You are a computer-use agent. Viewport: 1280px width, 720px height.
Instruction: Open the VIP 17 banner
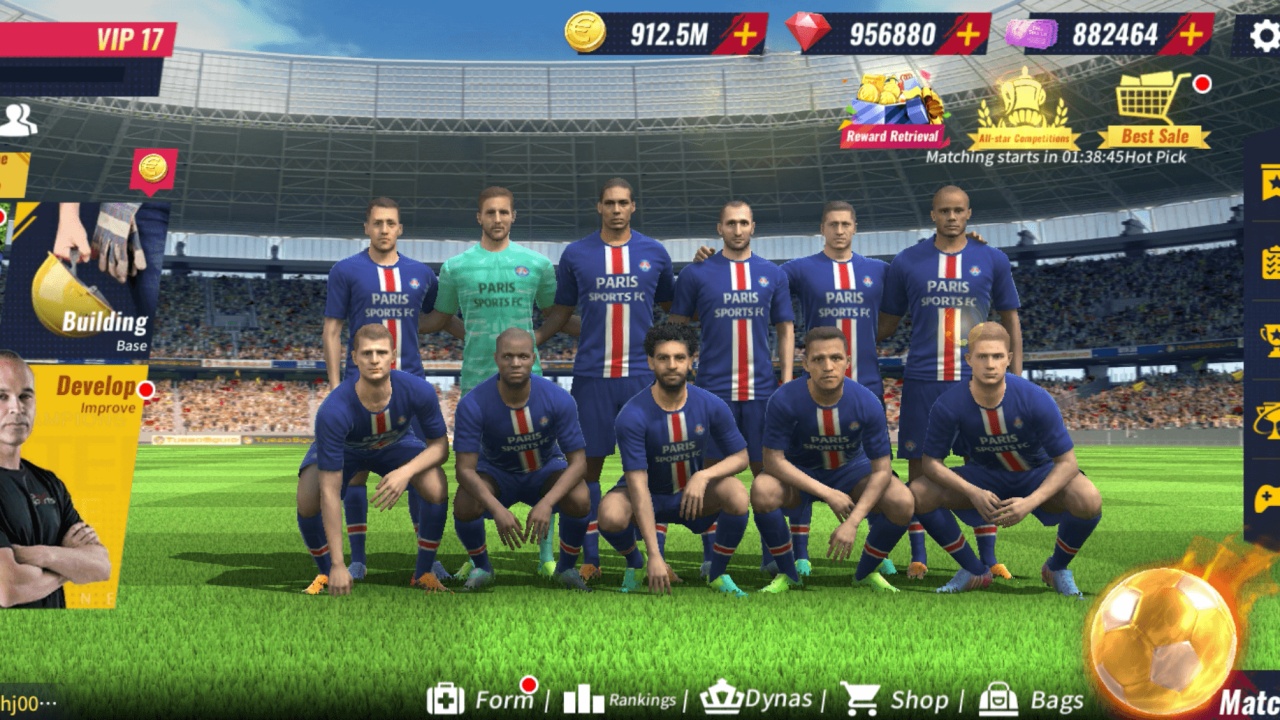coord(88,40)
